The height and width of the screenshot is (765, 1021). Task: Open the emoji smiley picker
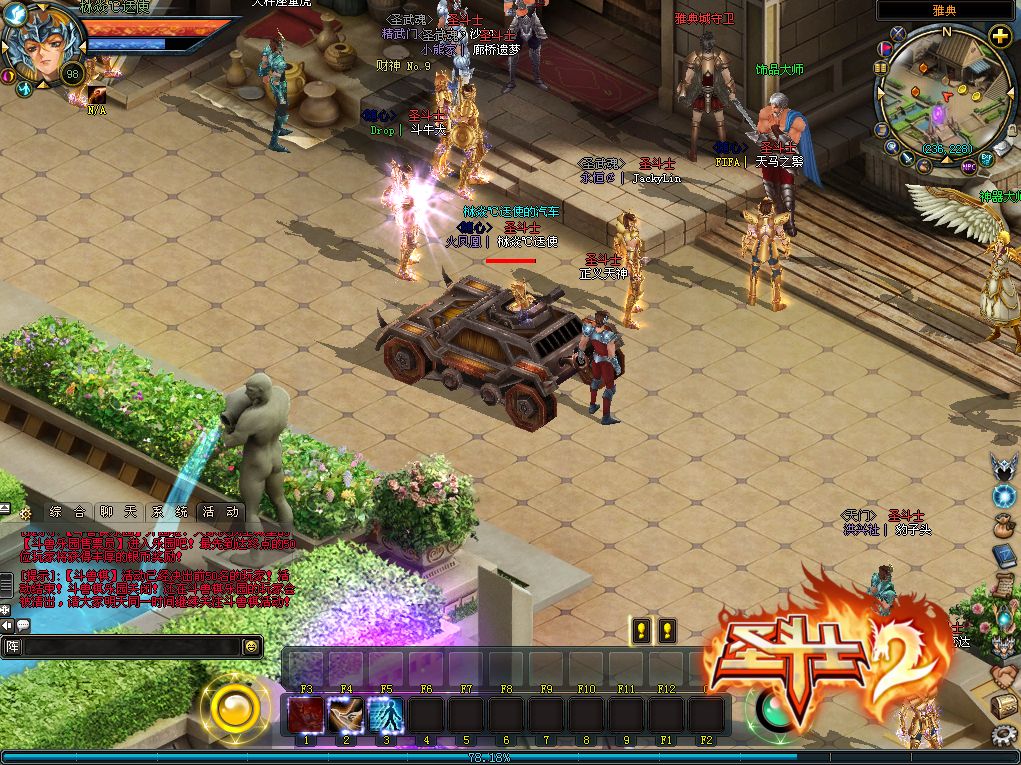(251, 647)
